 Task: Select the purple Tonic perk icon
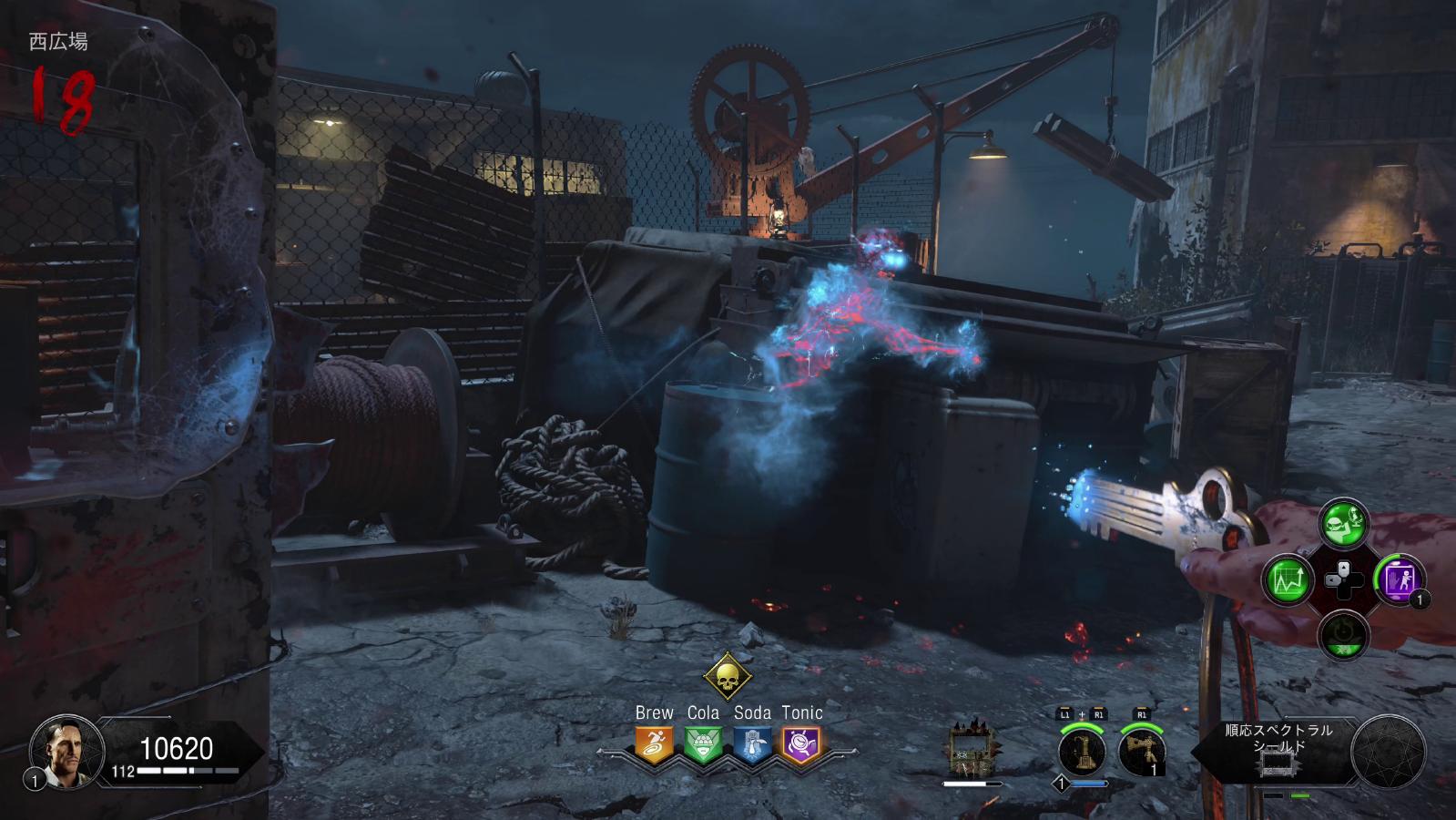click(801, 745)
